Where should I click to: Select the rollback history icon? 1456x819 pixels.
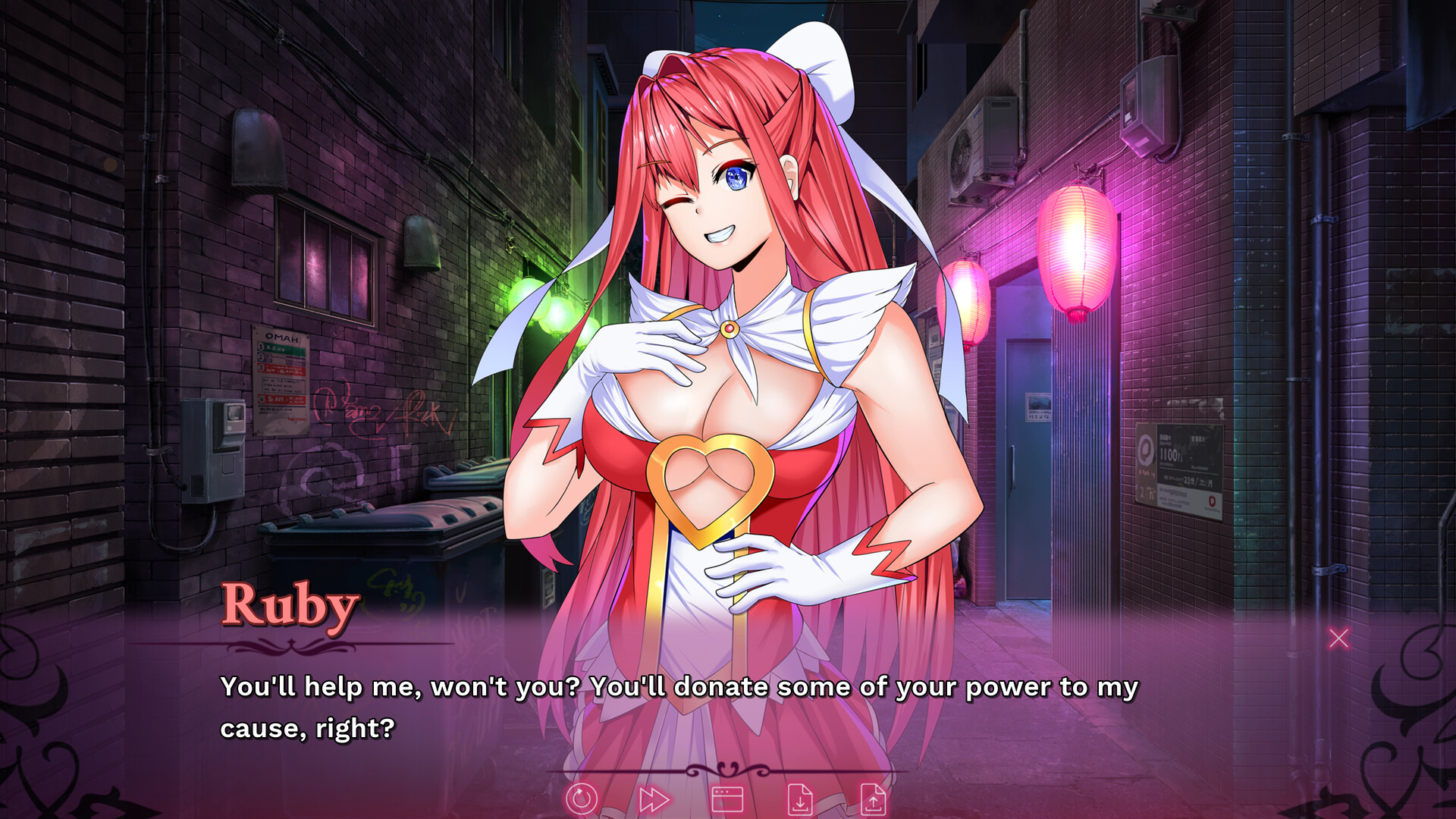point(582,799)
